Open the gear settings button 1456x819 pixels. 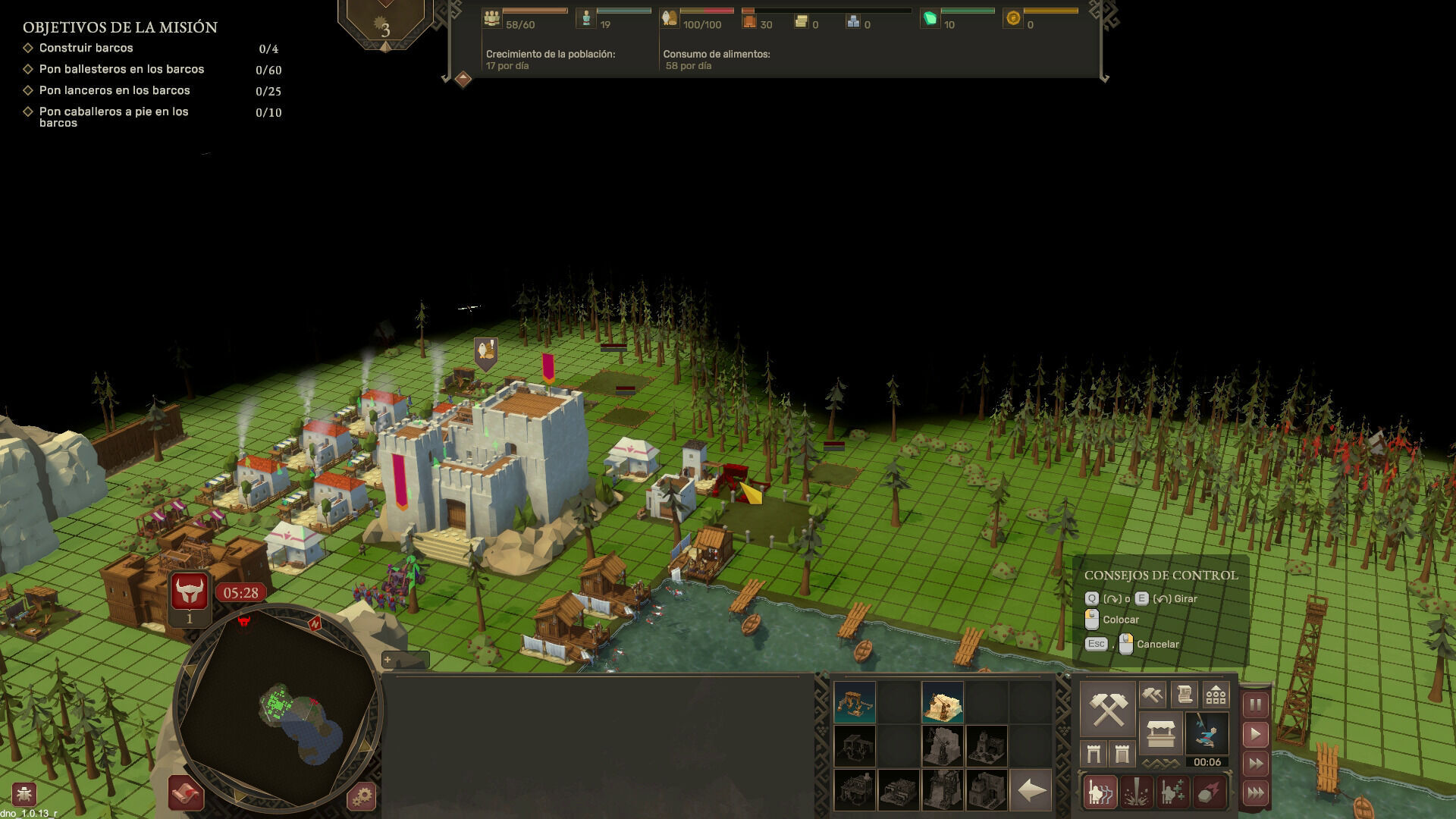click(x=362, y=796)
